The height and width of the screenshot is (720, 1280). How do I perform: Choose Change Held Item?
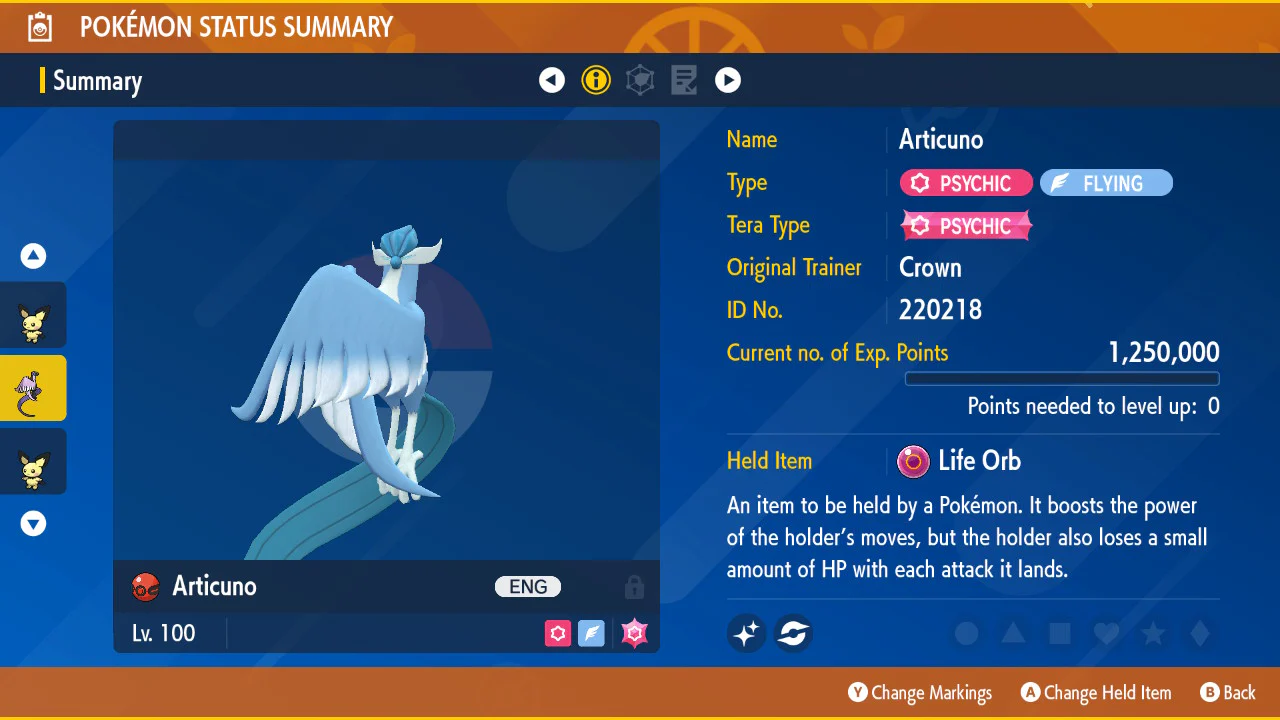coord(1095,693)
